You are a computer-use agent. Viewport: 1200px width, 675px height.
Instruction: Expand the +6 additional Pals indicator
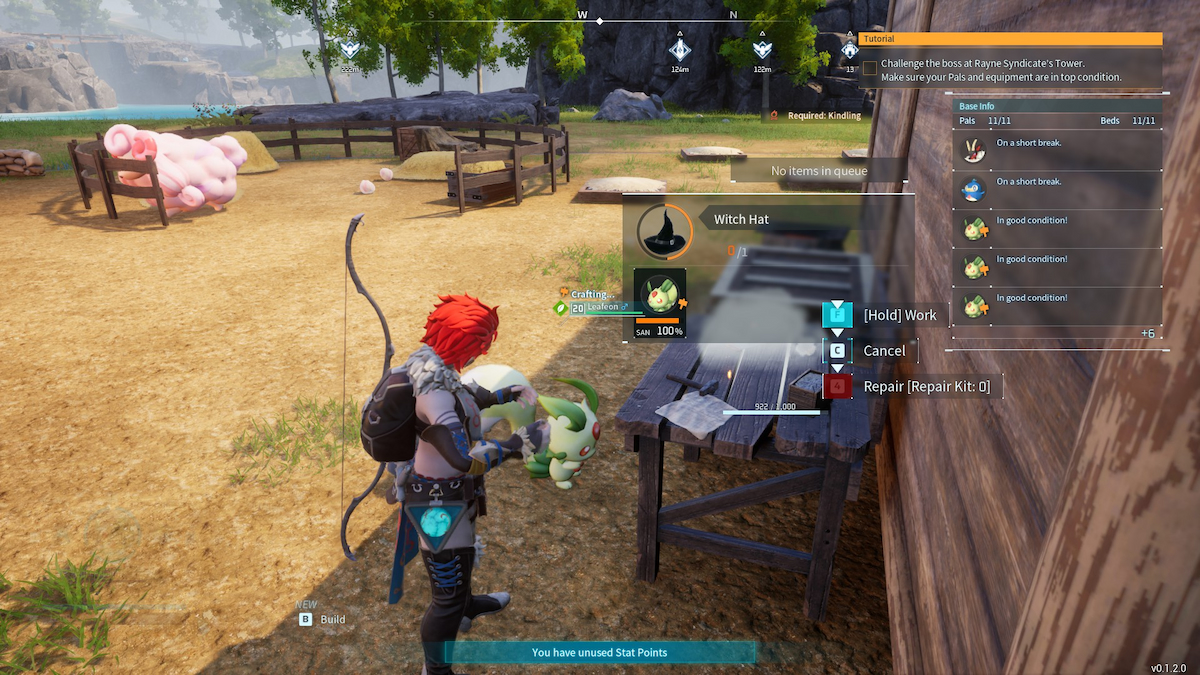point(1147,333)
